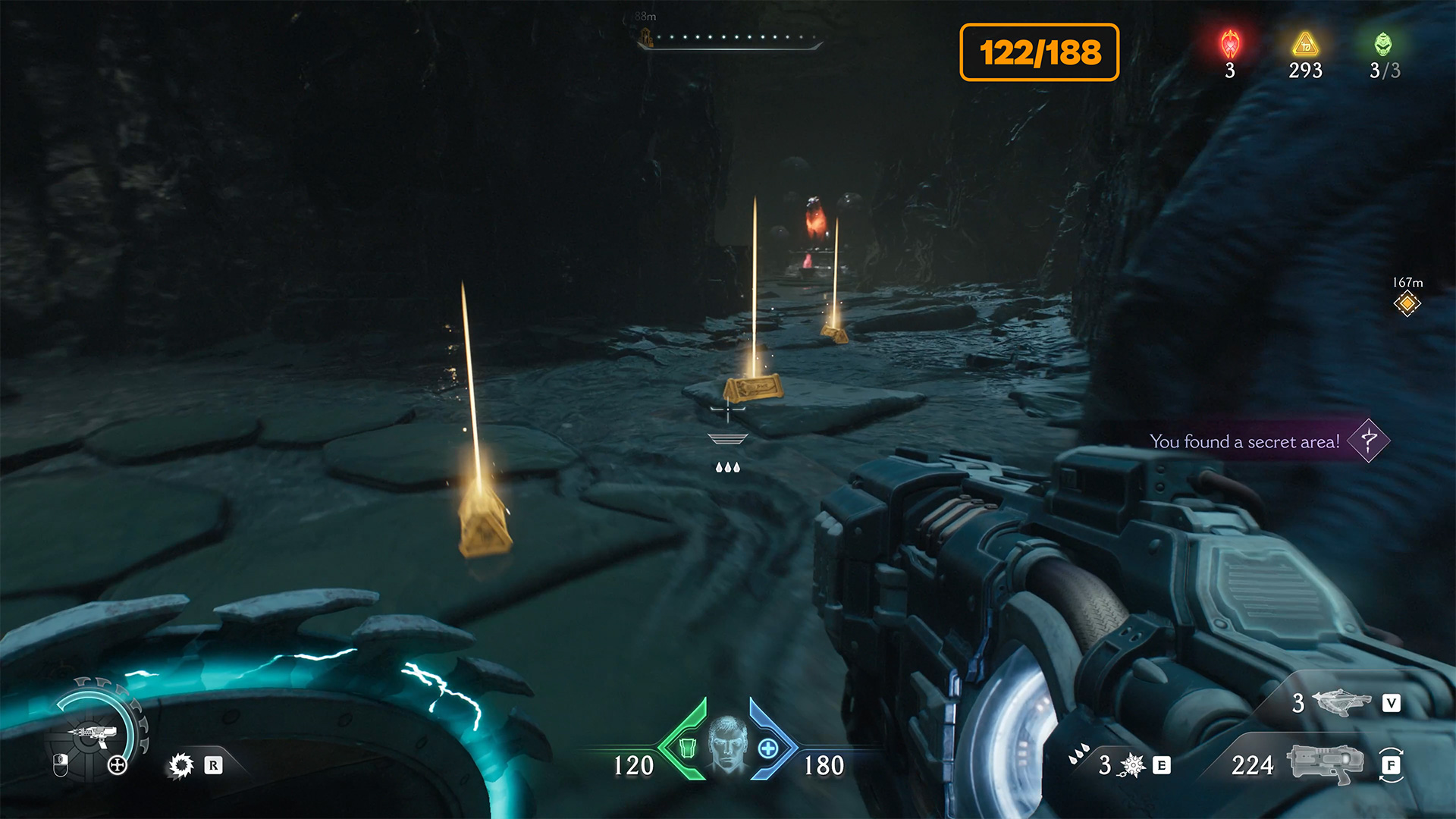This screenshot has height=819, width=1456.
Task: Click the green skull lives icon
Action: tap(1383, 44)
